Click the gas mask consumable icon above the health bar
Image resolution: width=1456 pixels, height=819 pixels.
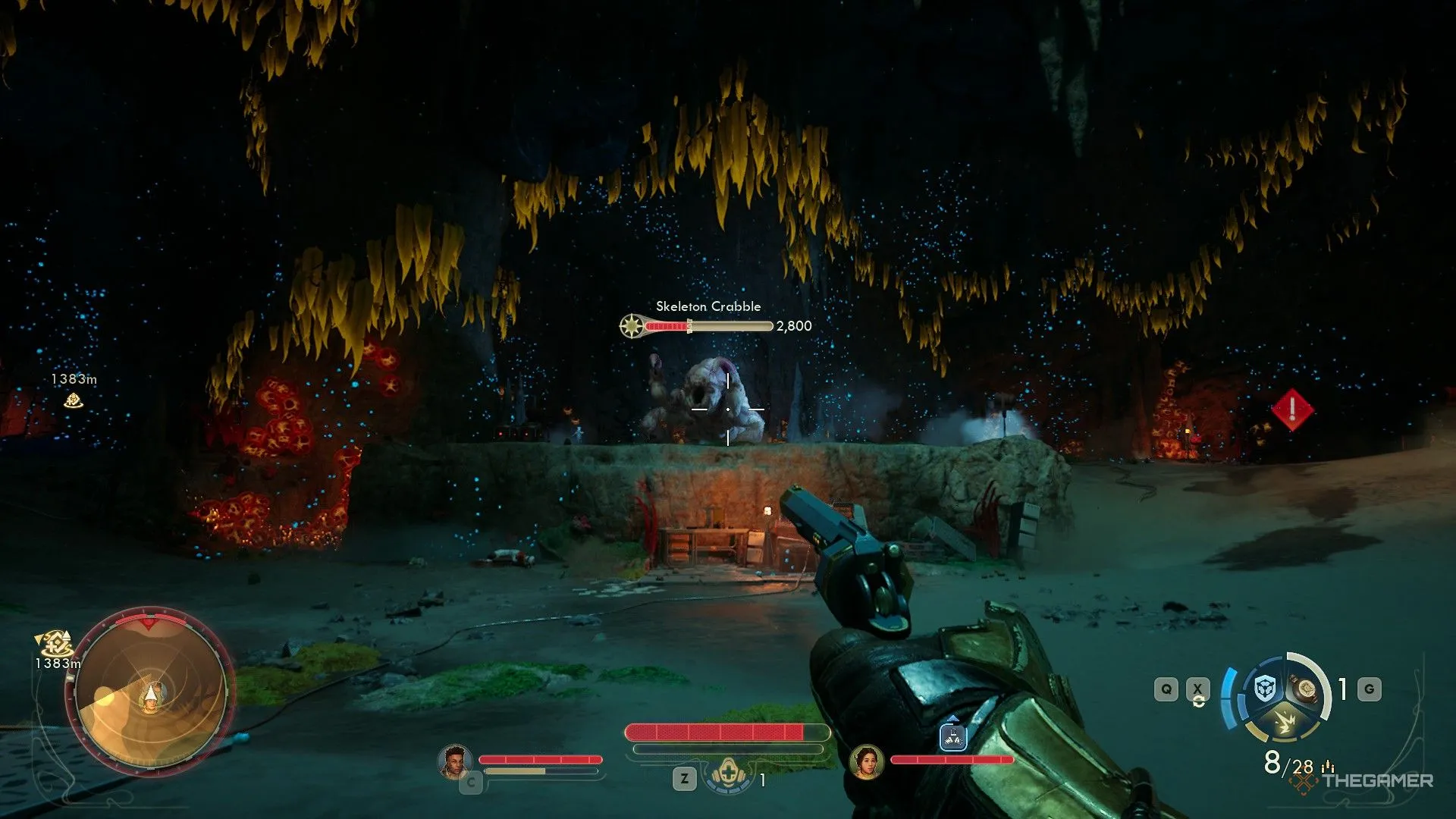click(728, 773)
